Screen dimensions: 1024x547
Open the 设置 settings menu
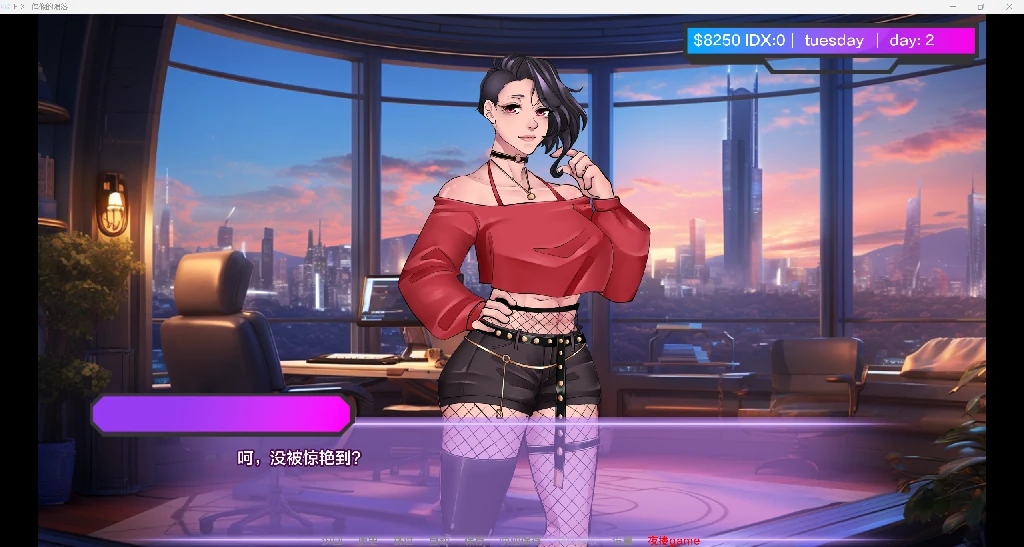622,541
